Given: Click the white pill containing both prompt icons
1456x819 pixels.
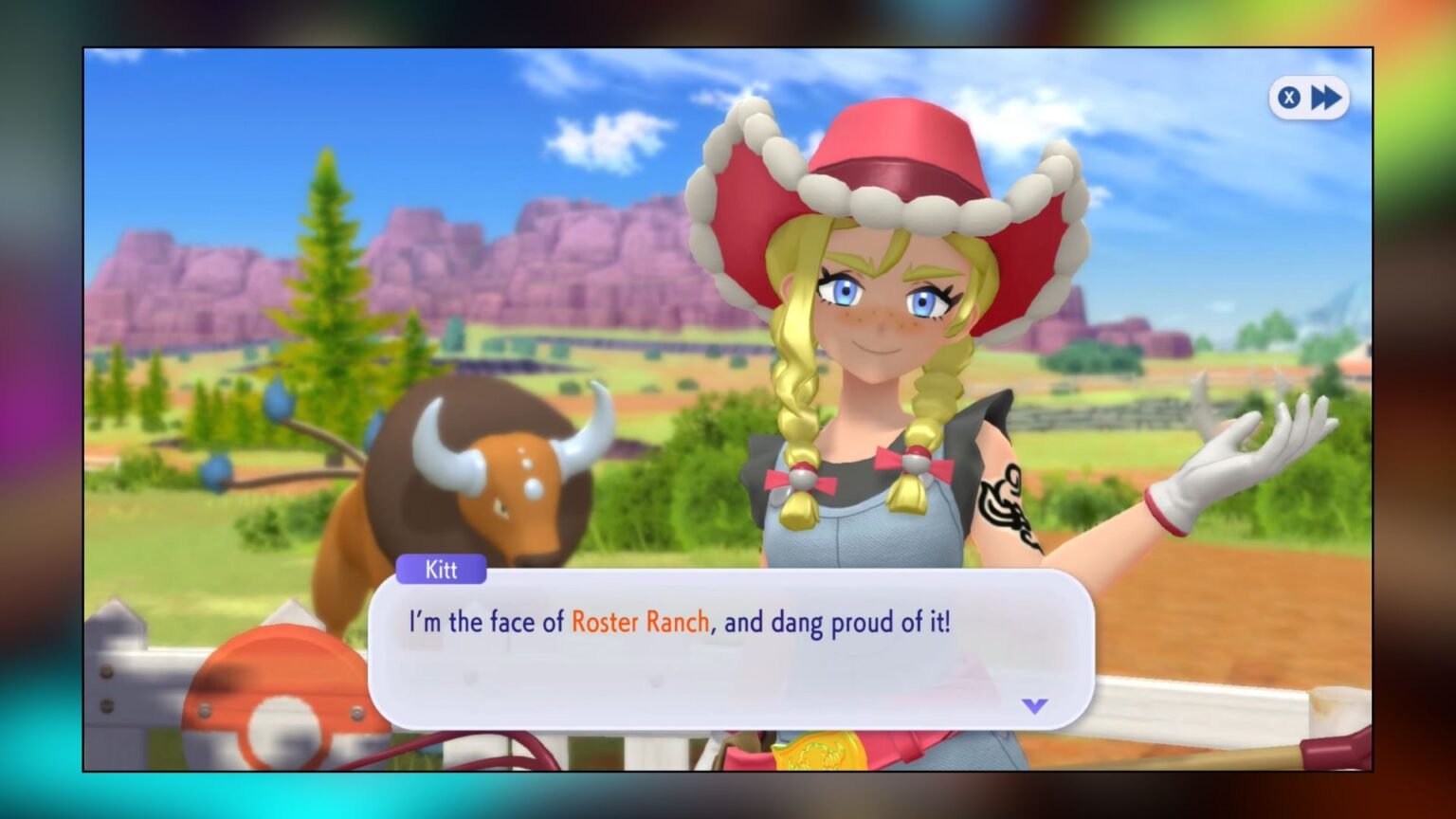Looking at the screenshot, I should (1308, 97).
